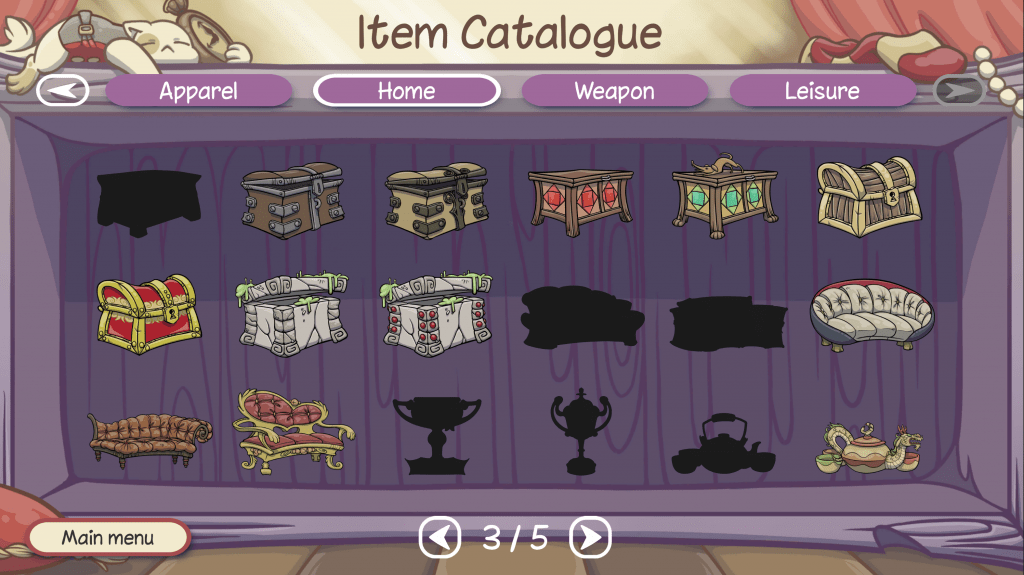Select the brown leather chaise couch
Screen dimensions: 1024x575
(x=149, y=438)
